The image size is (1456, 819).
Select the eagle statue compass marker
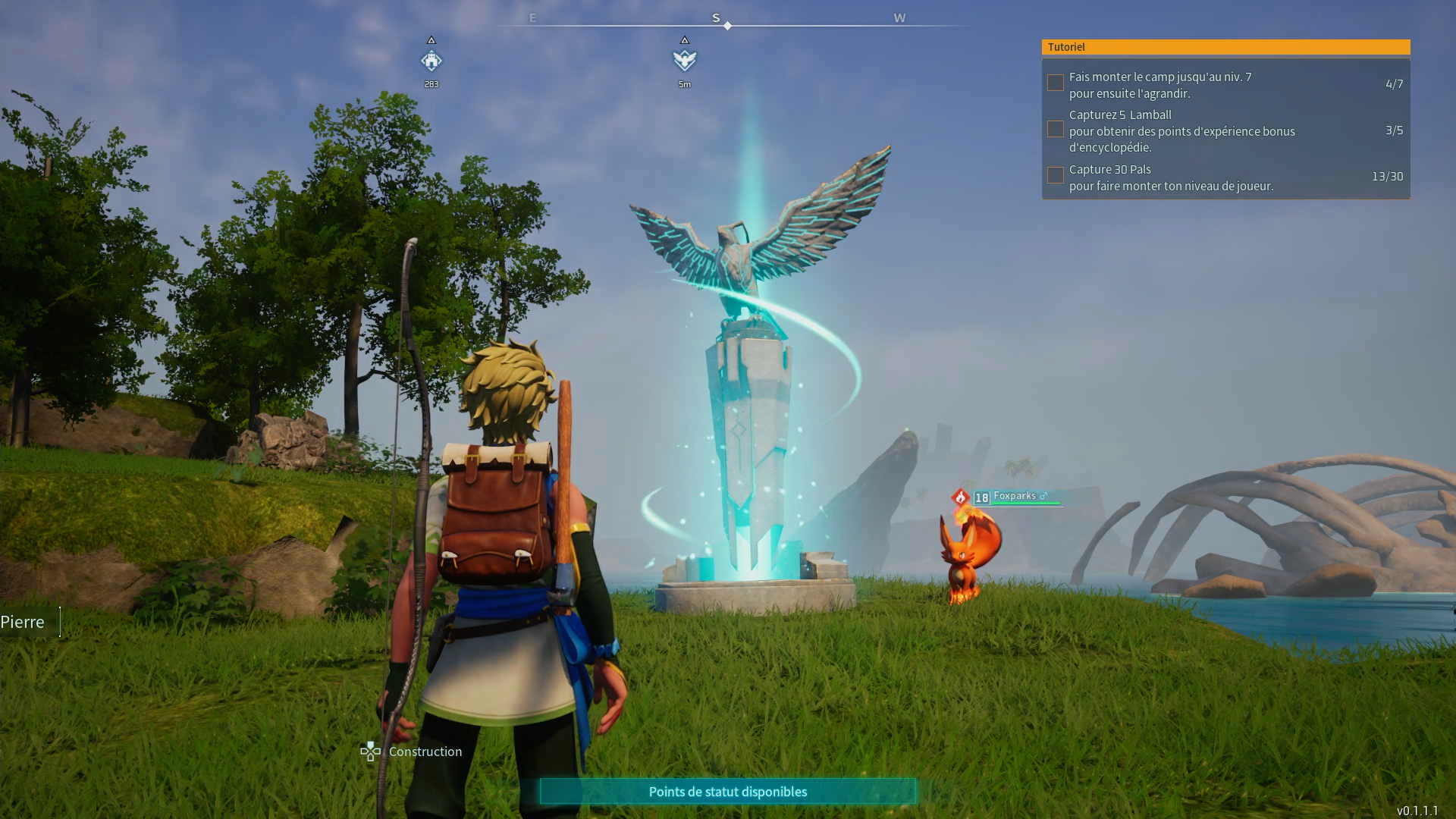pos(685,61)
